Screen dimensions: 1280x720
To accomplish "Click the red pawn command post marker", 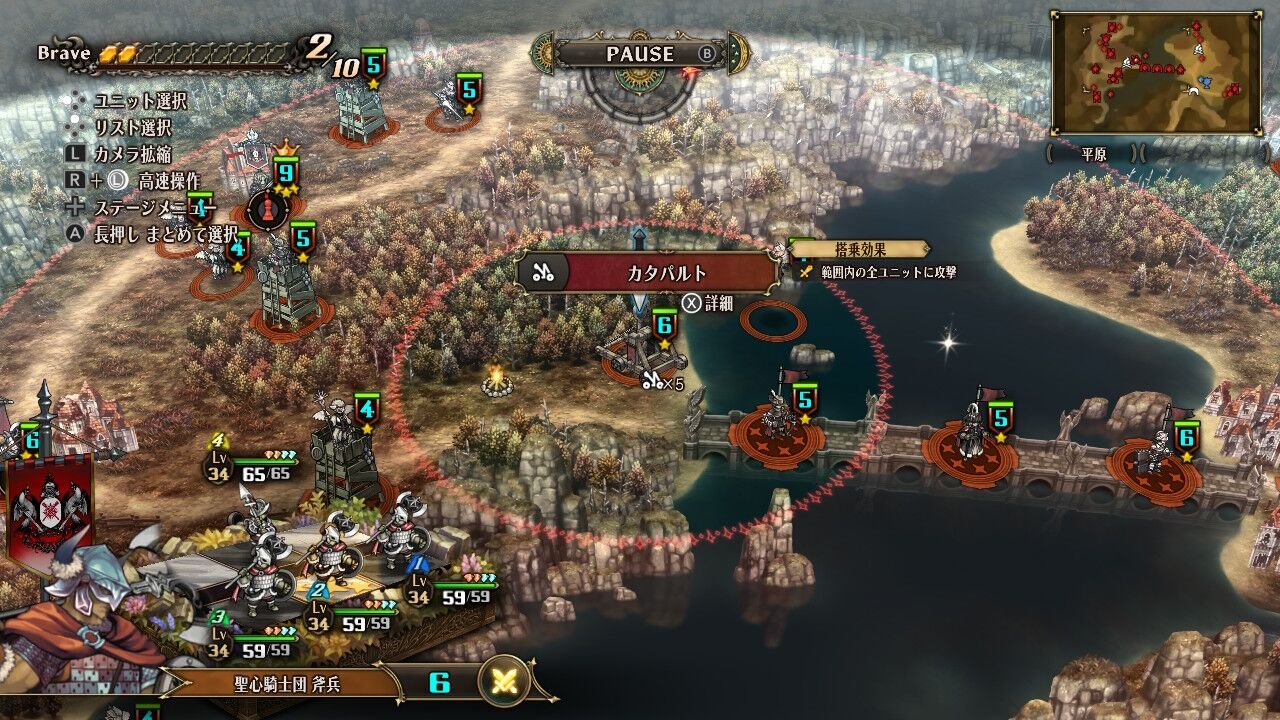I will [268, 208].
